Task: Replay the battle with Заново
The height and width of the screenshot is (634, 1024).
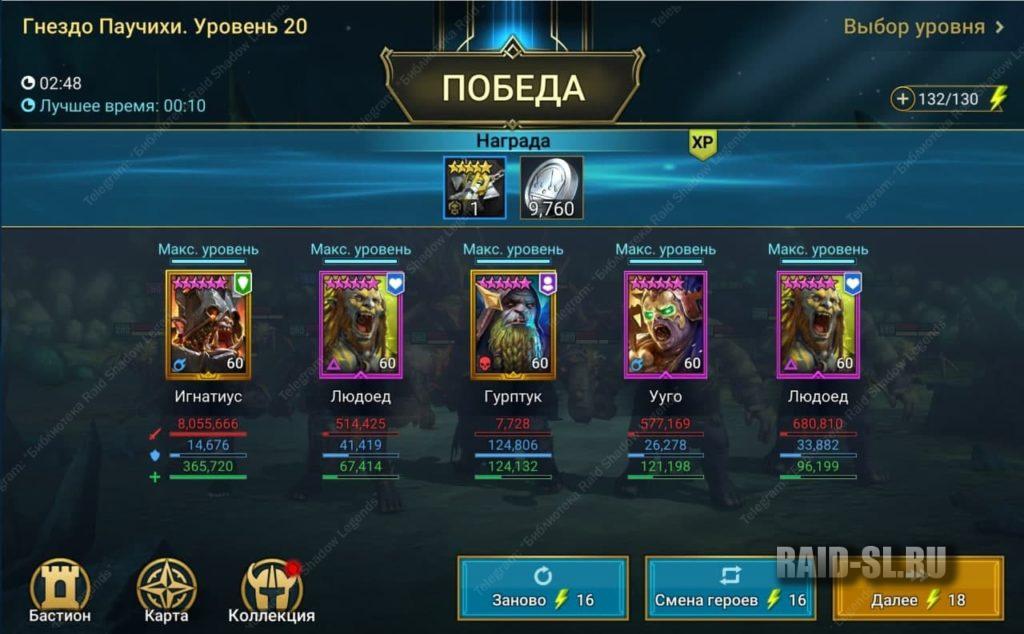Action: (543, 589)
